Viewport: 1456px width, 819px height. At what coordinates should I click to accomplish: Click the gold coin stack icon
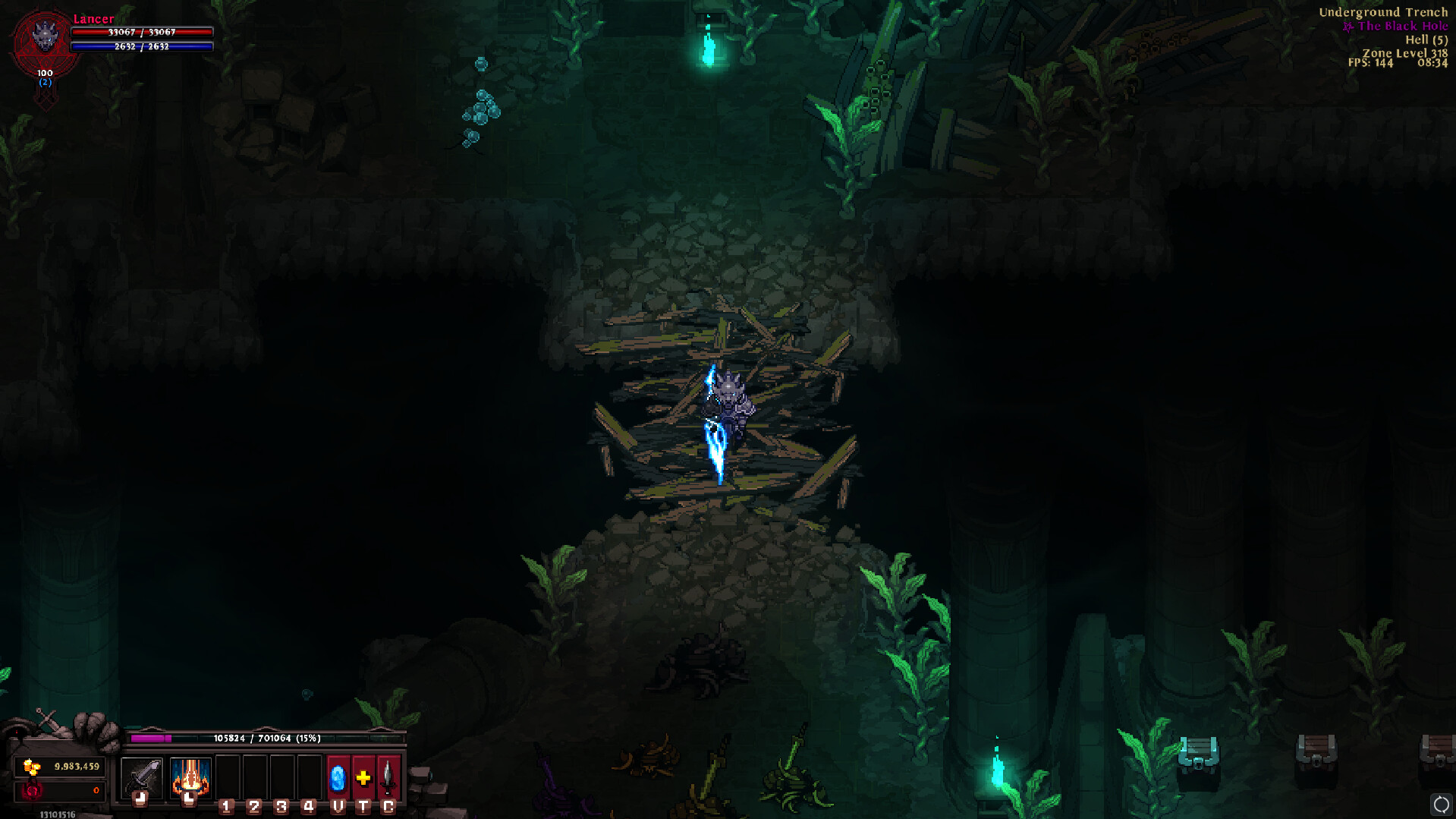(x=31, y=767)
